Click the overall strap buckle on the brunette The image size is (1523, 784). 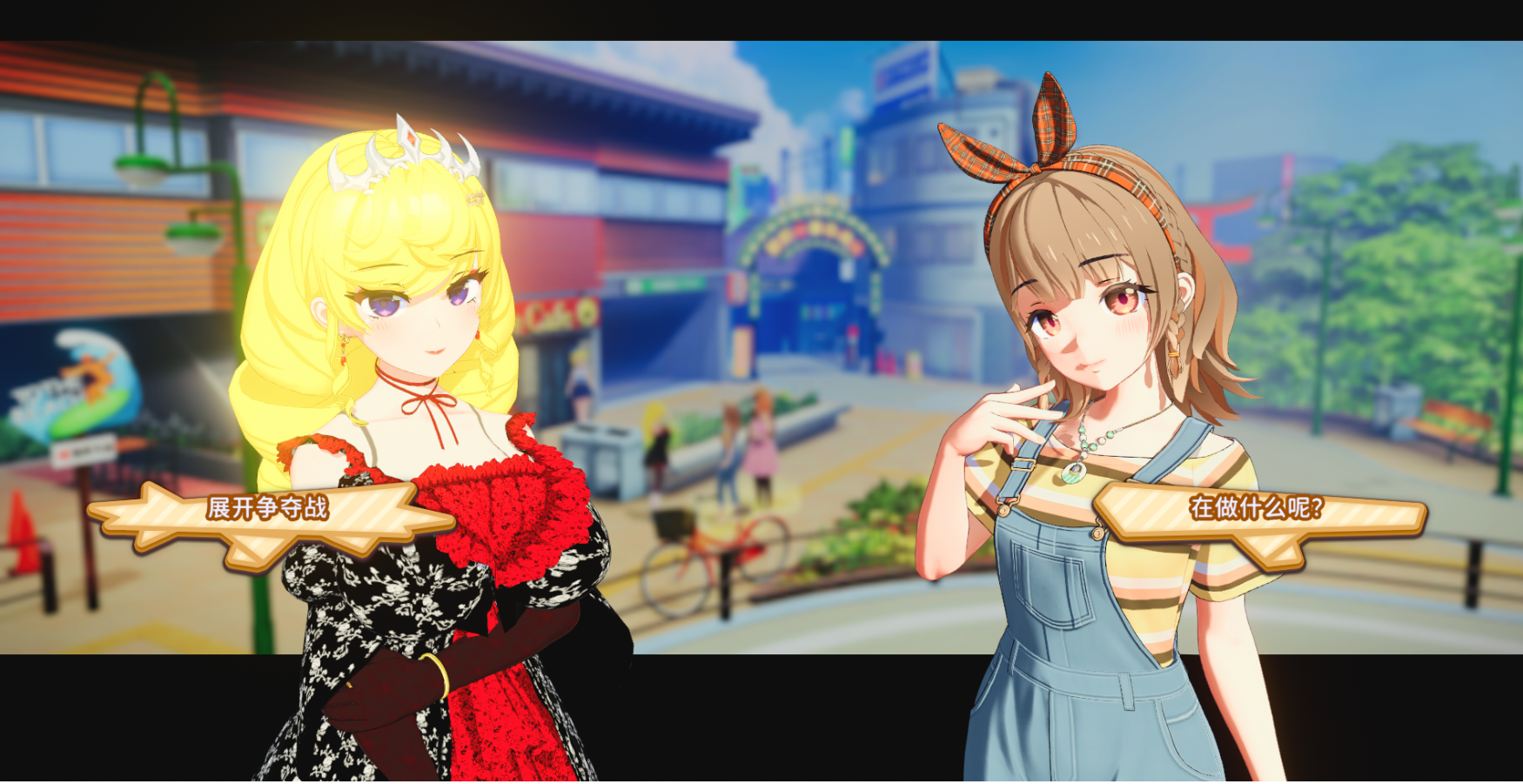pos(1023,465)
